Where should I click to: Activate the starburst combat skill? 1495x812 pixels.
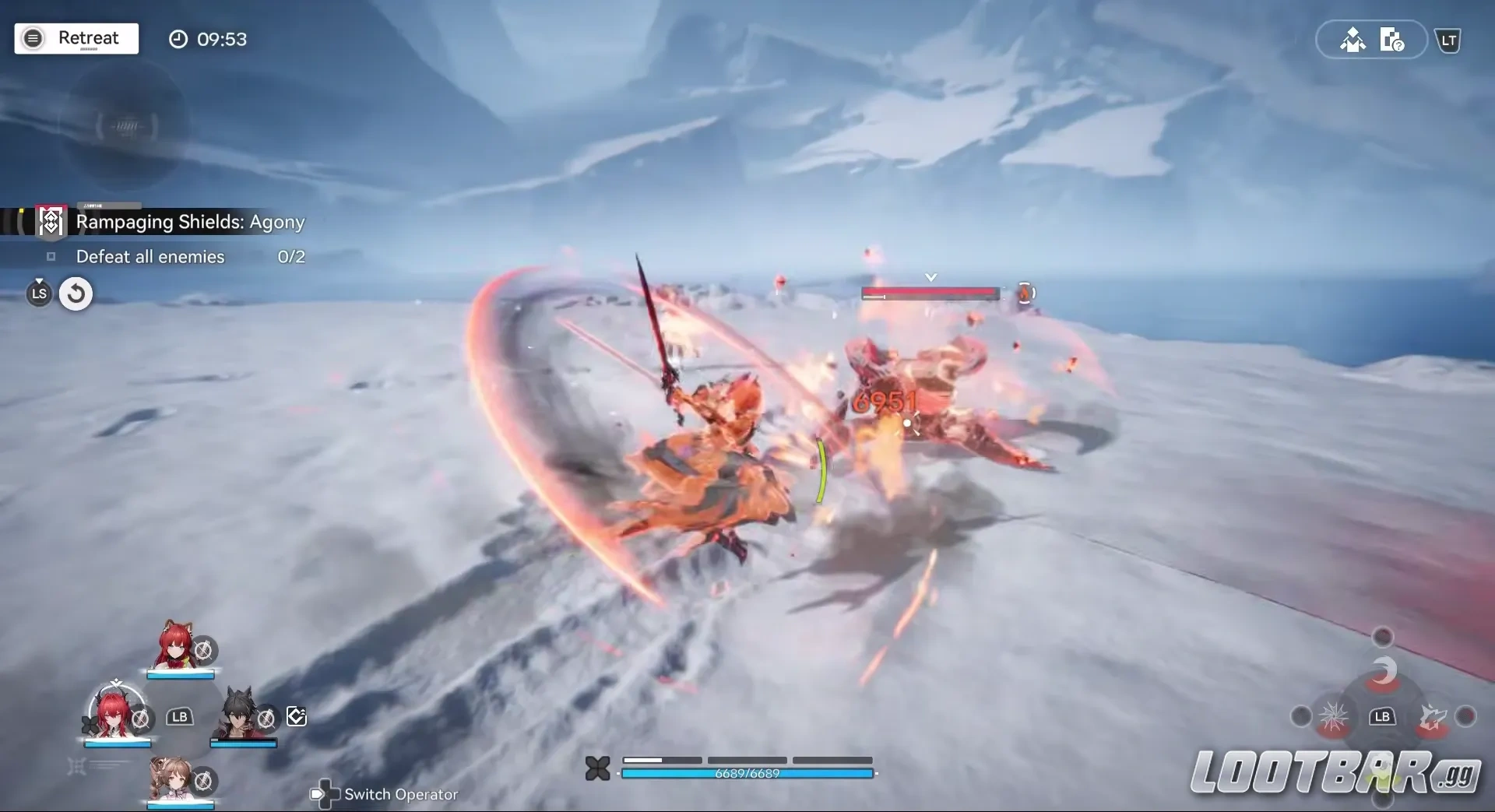(x=1336, y=717)
